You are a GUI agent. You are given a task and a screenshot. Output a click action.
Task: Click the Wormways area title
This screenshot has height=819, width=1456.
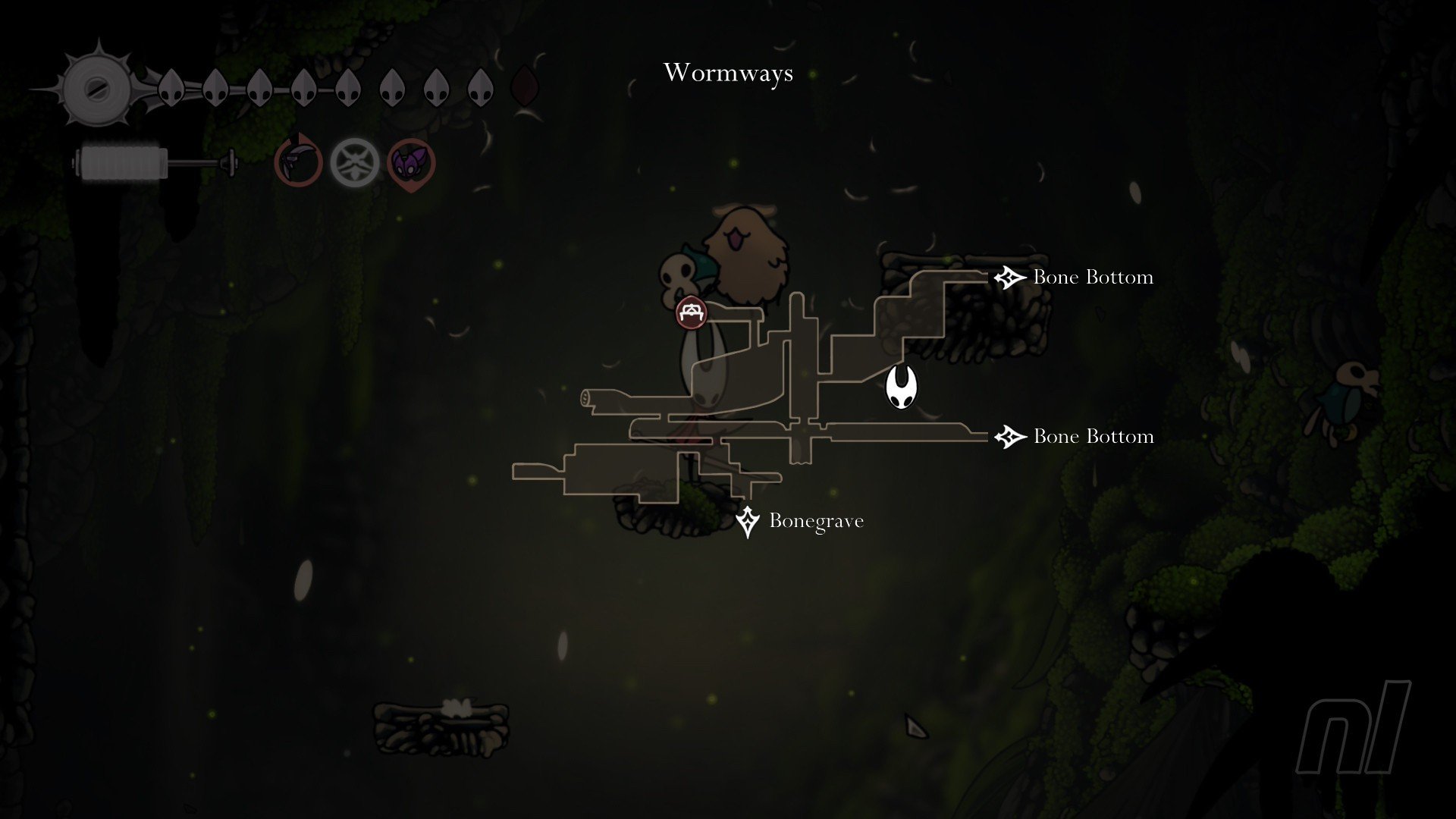point(728,73)
